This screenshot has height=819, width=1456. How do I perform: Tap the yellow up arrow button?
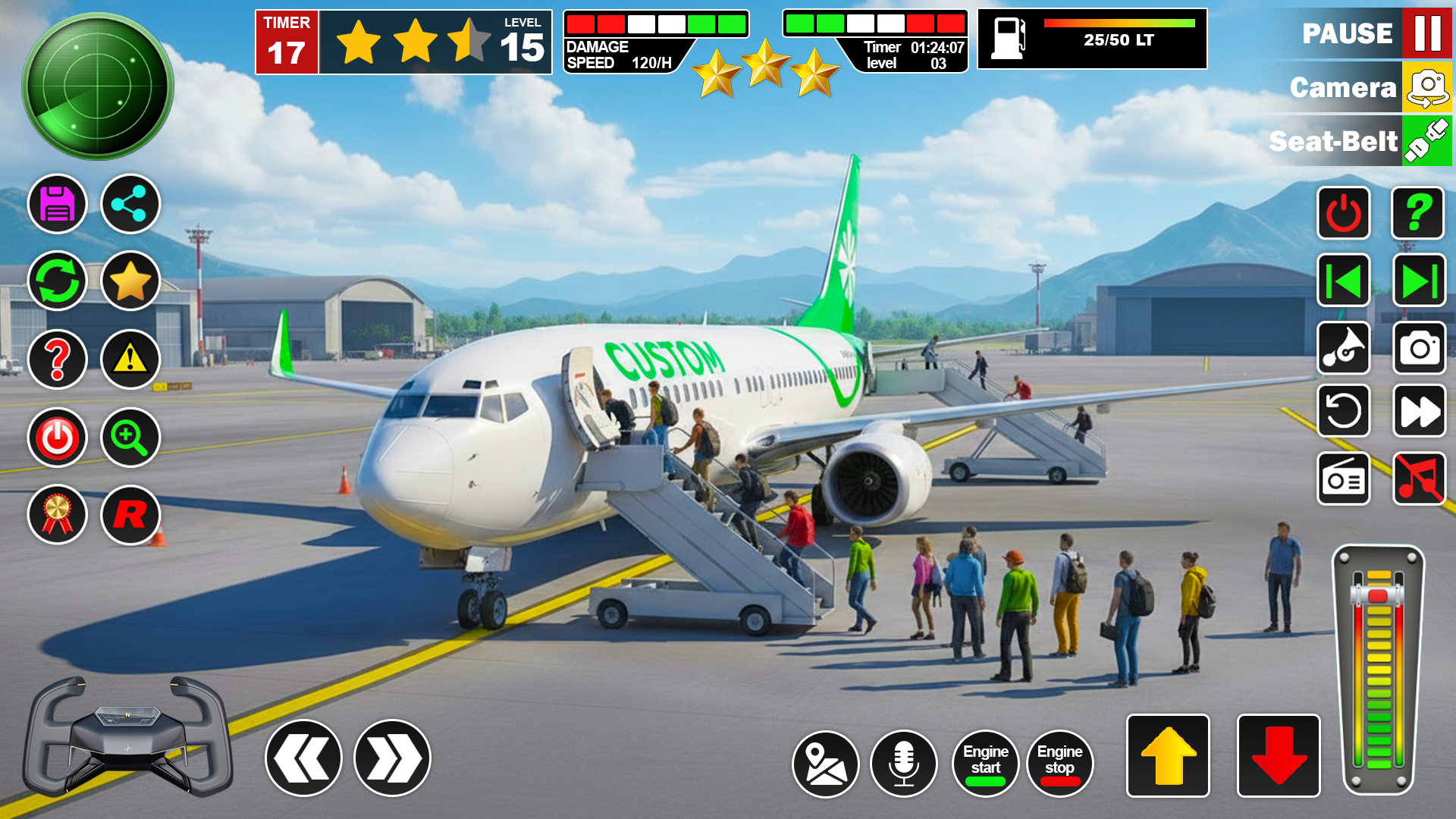pos(1168,756)
